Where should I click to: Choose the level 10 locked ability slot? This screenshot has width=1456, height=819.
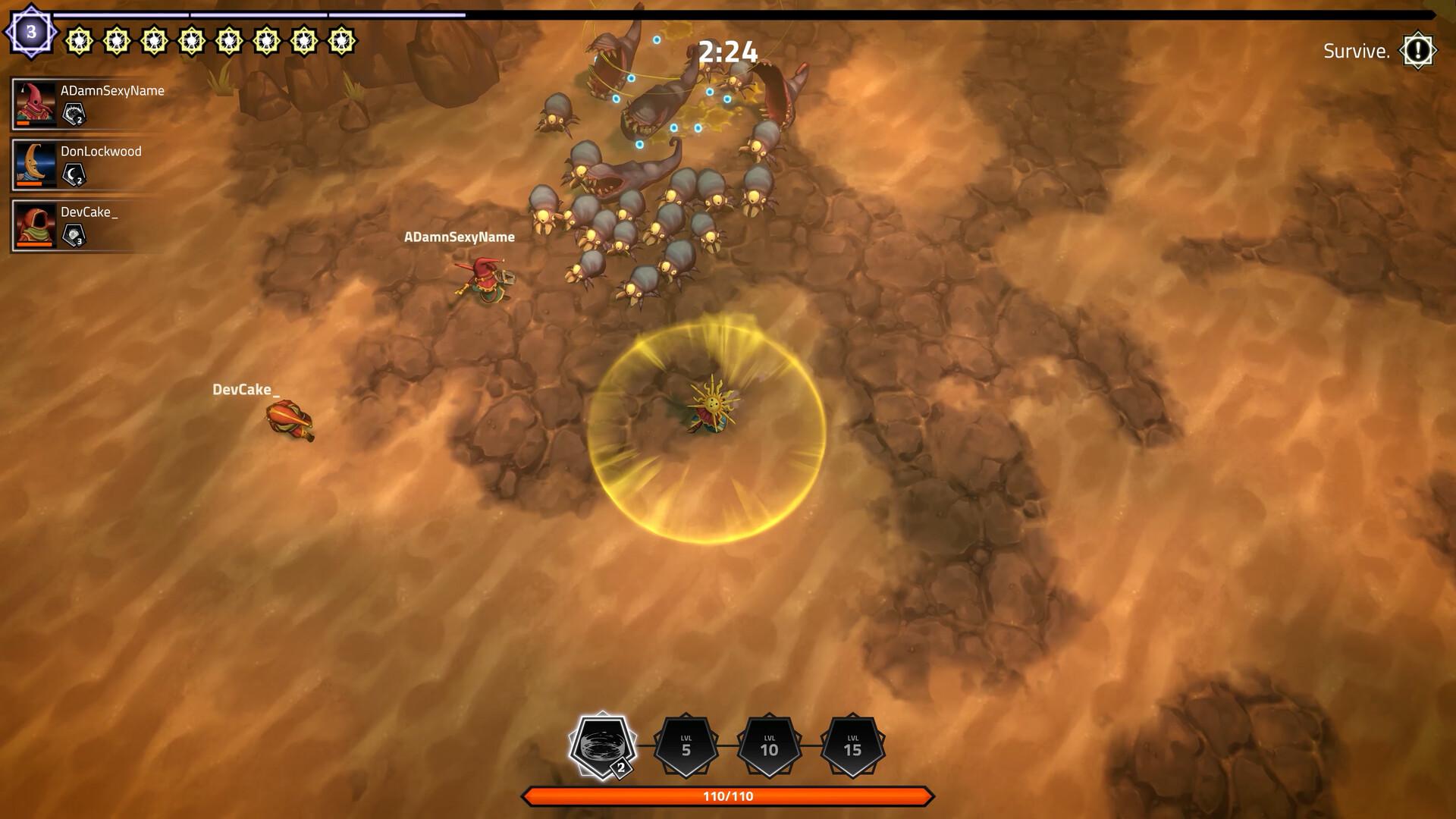pyautogui.click(x=769, y=746)
